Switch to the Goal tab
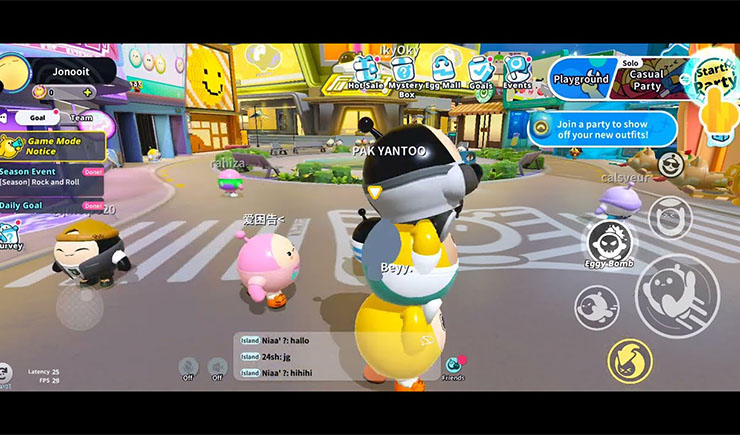Image resolution: width=740 pixels, height=435 pixels. point(36,117)
